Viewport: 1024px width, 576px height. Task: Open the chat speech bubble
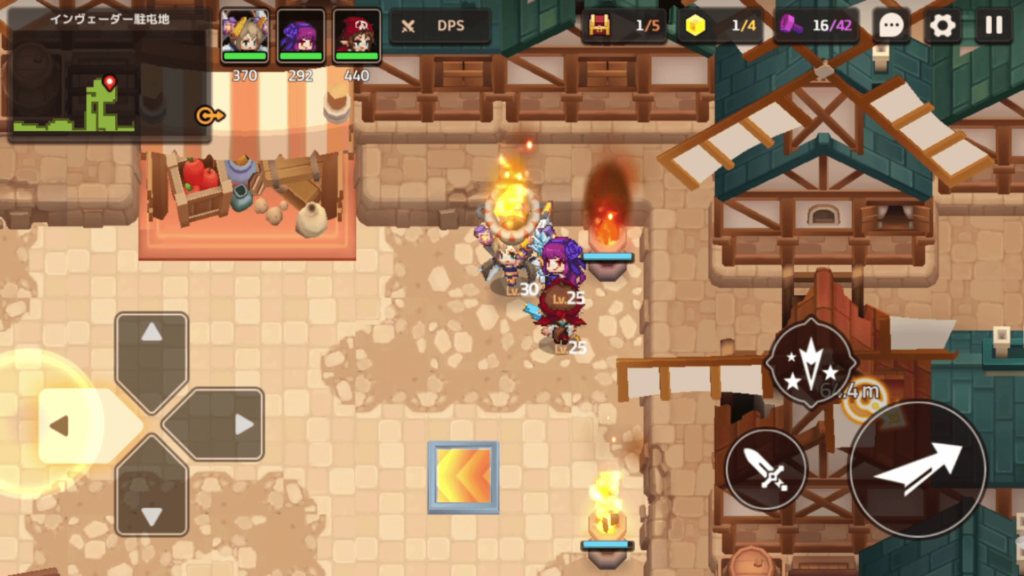890,26
